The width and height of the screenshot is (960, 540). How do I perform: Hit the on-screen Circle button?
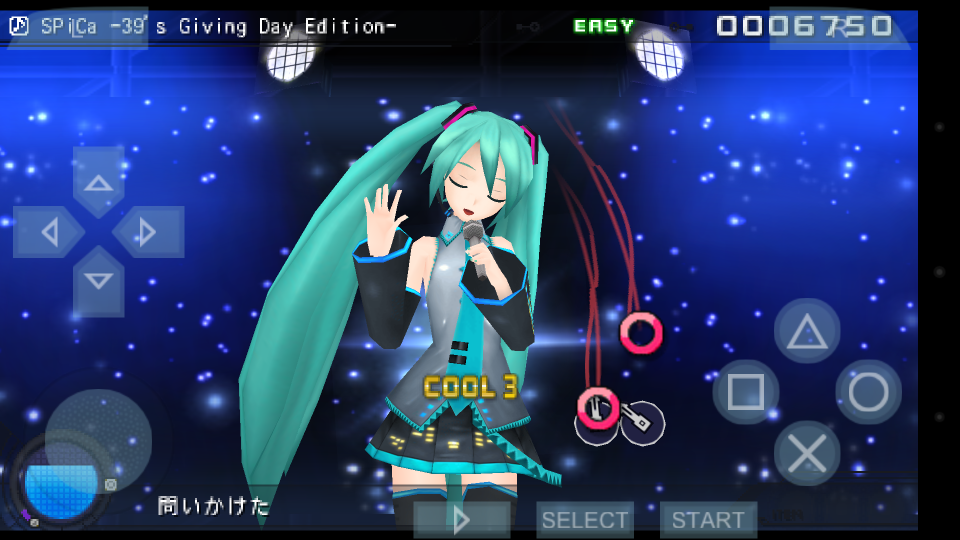(x=868, y=392)
